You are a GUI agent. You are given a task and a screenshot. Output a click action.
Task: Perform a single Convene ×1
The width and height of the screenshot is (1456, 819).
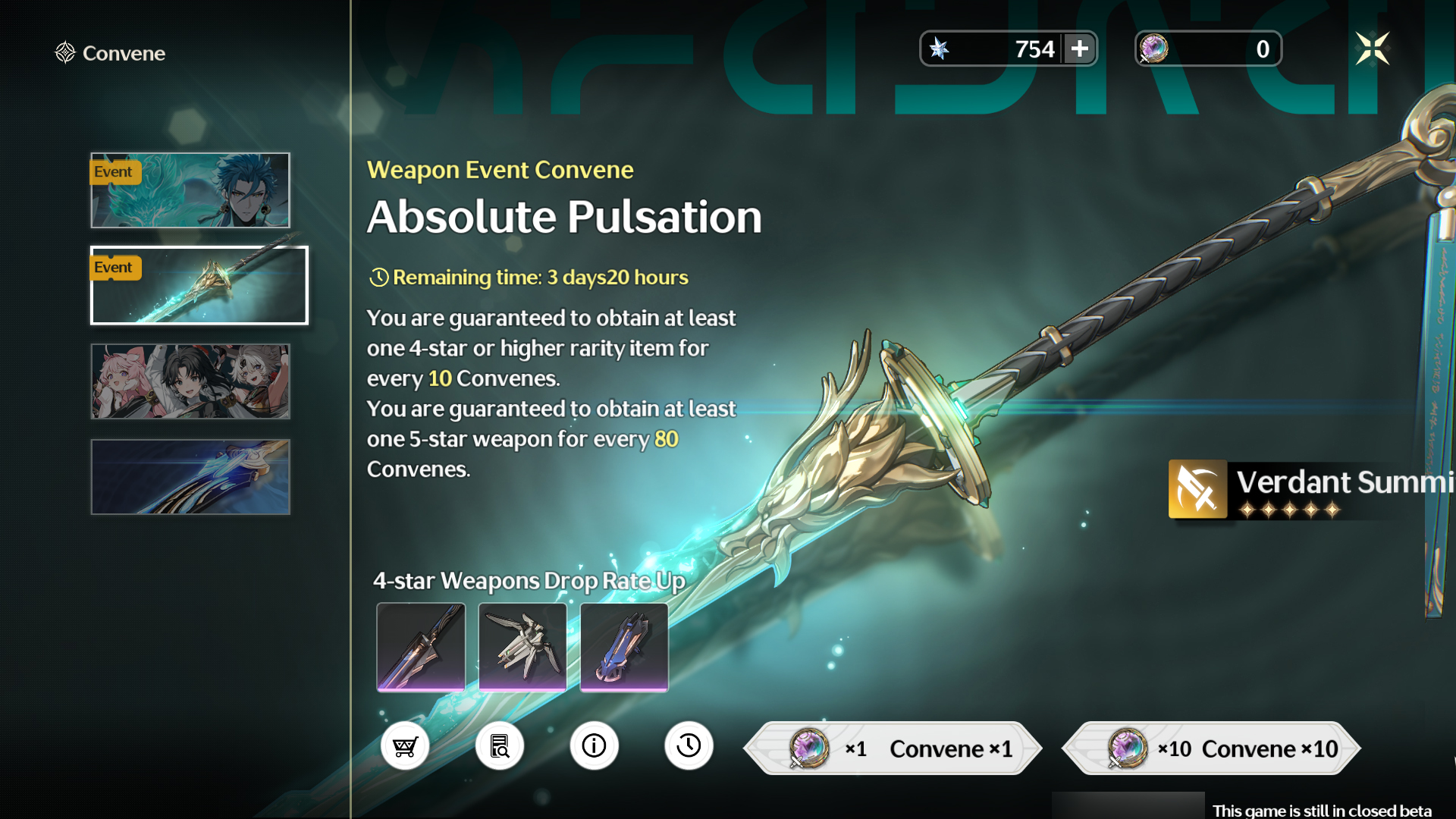pyautogui.click(x=893, y=748)
